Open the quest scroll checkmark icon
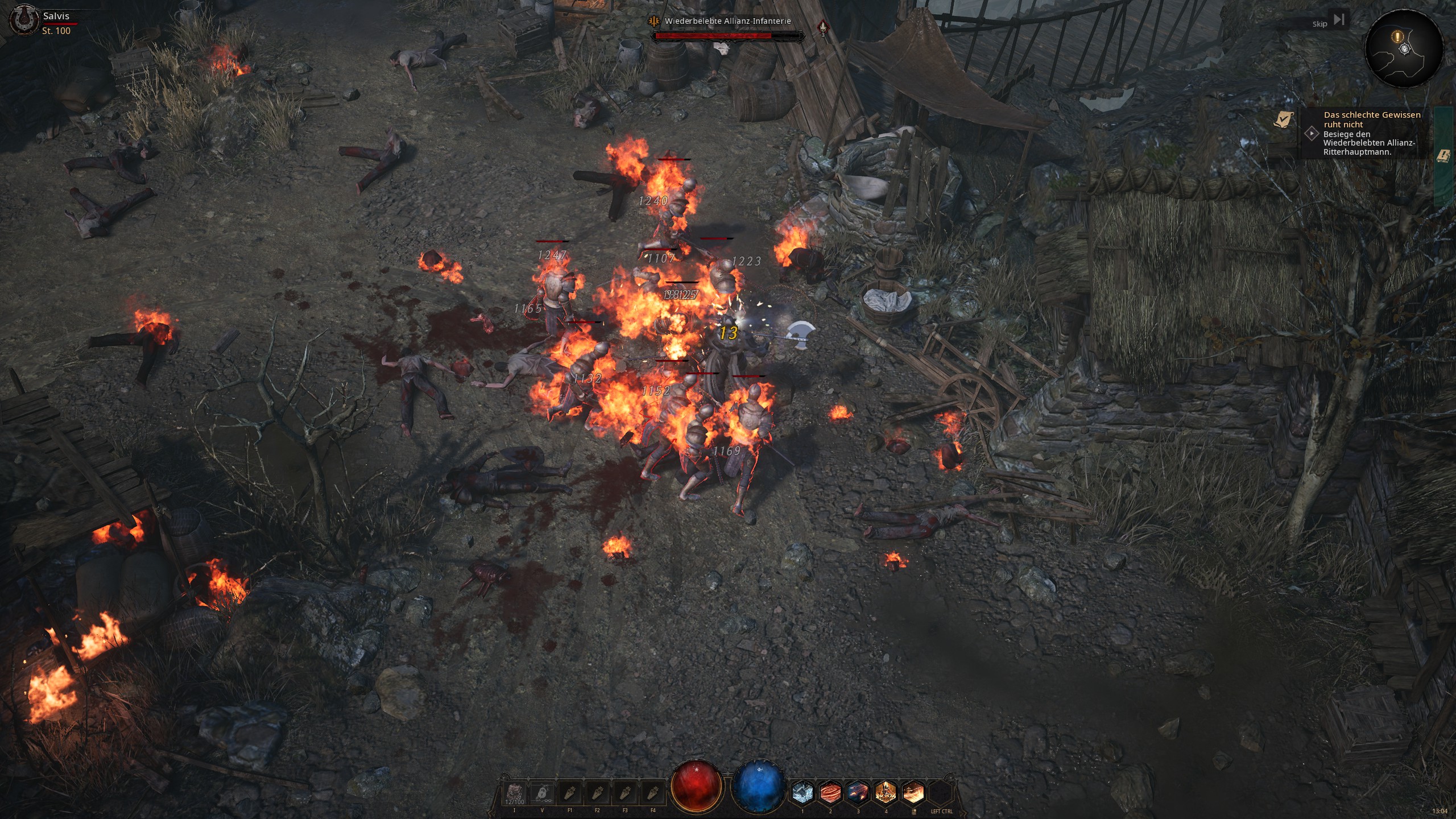Image resolution: width=1456 pixels, height=819 pixels. tap(1283, 120)
